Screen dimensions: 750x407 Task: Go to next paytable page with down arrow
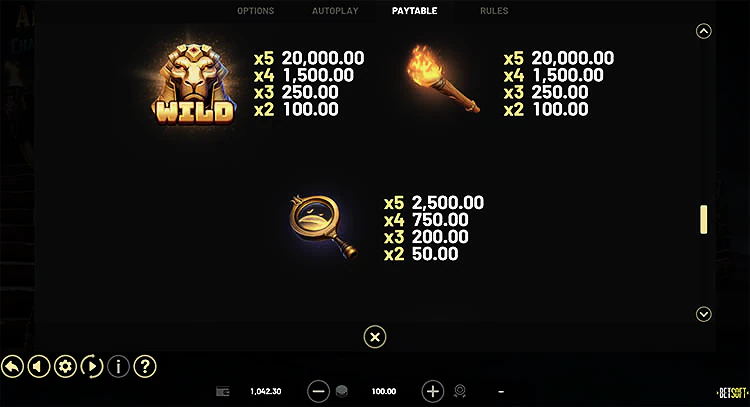703,314
